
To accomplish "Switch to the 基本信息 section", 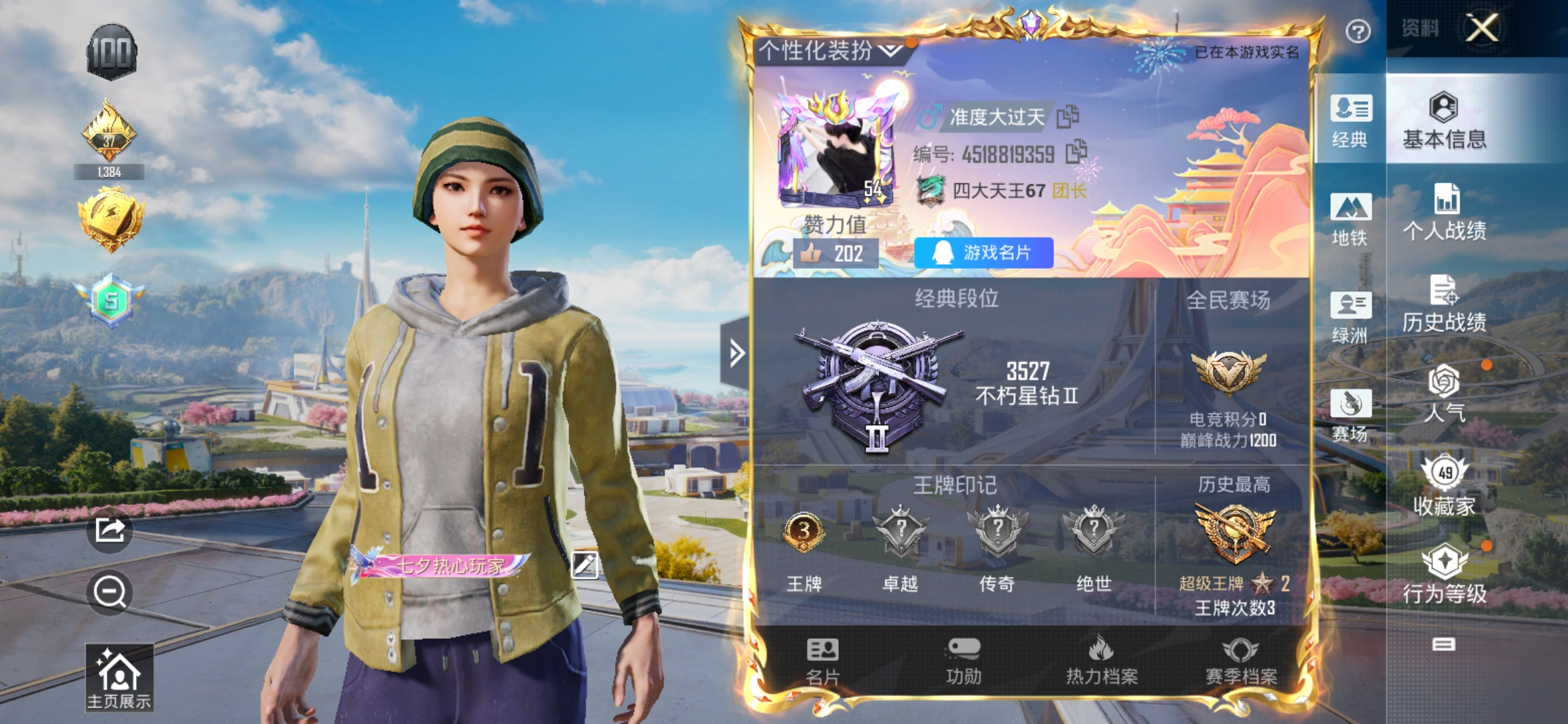I will pyautogui.click(x=1444, y=121).
